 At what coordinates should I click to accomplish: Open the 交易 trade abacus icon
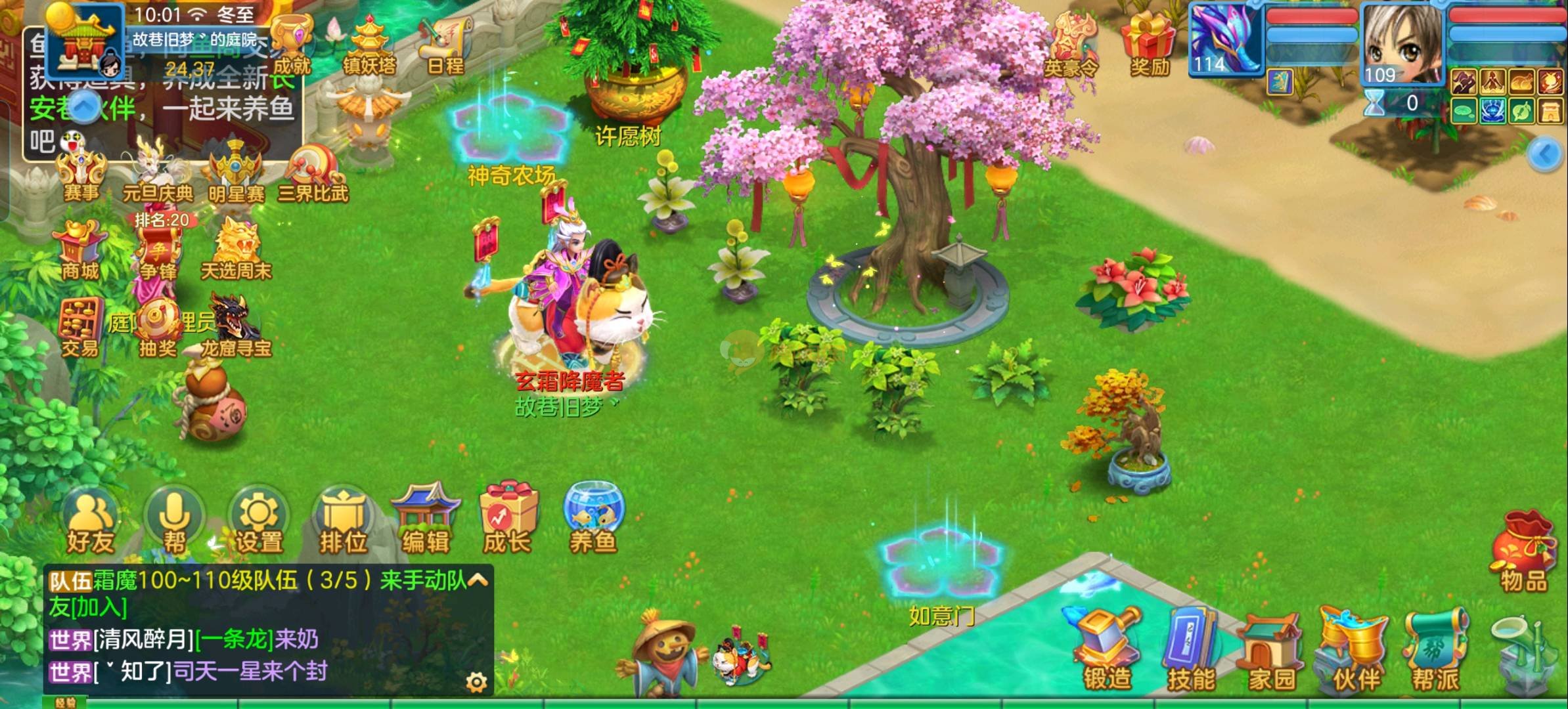point(80,328)
